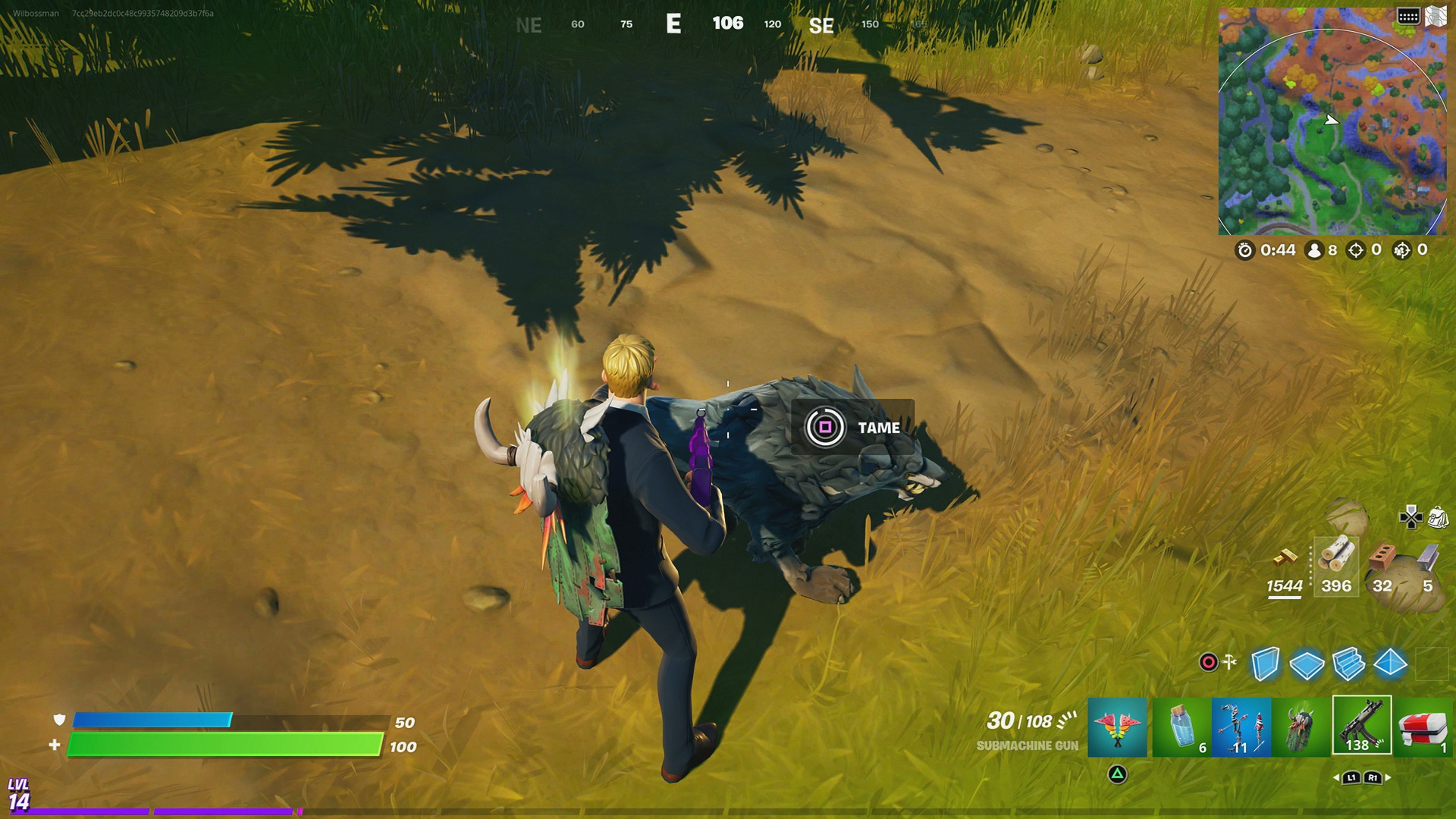Select the wall build piece icon
The width and height of the screenshot is (1456, 819).
[x=1265, y=664]
